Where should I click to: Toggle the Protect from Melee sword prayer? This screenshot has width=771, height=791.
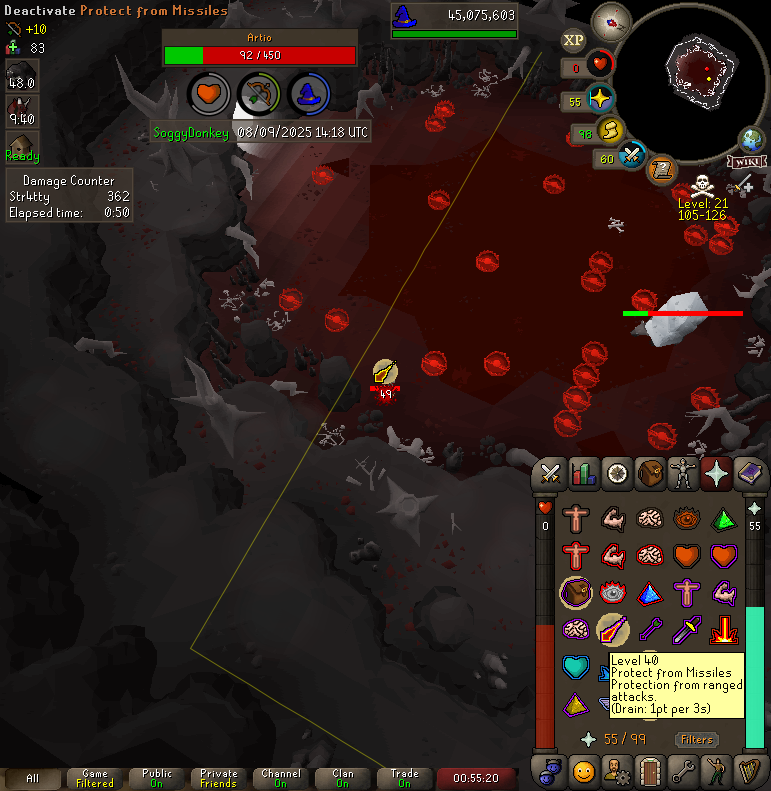click(x=688, y=630)
